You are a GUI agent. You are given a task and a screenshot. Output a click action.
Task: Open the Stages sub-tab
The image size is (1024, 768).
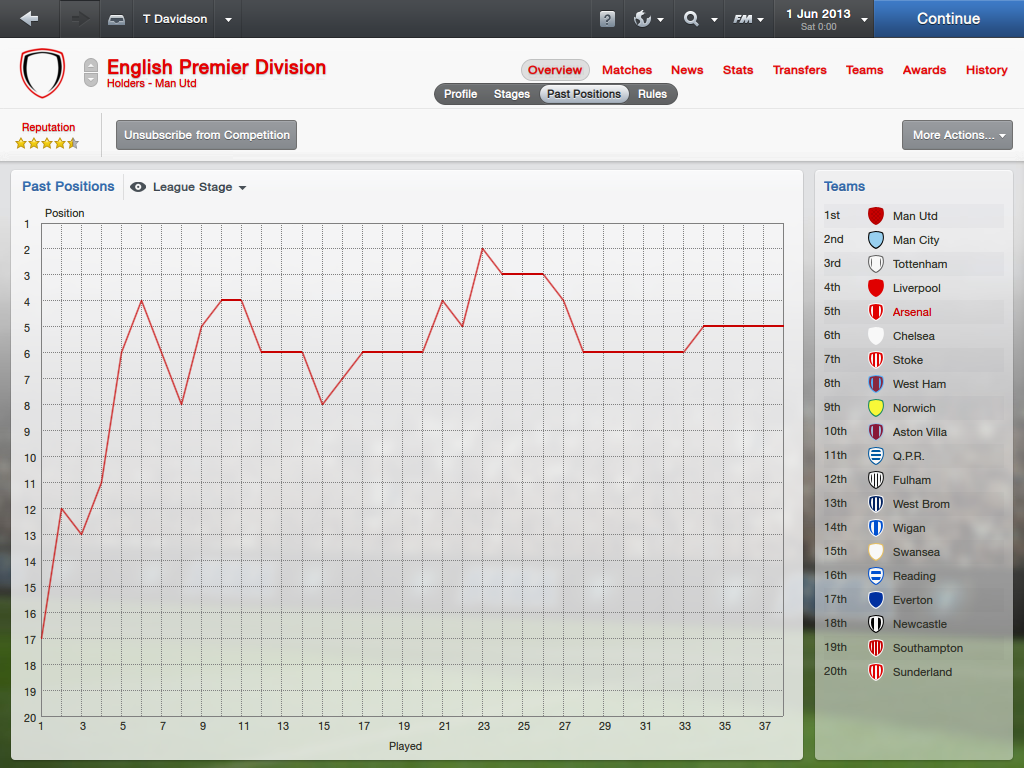click(x=512, y=94)
